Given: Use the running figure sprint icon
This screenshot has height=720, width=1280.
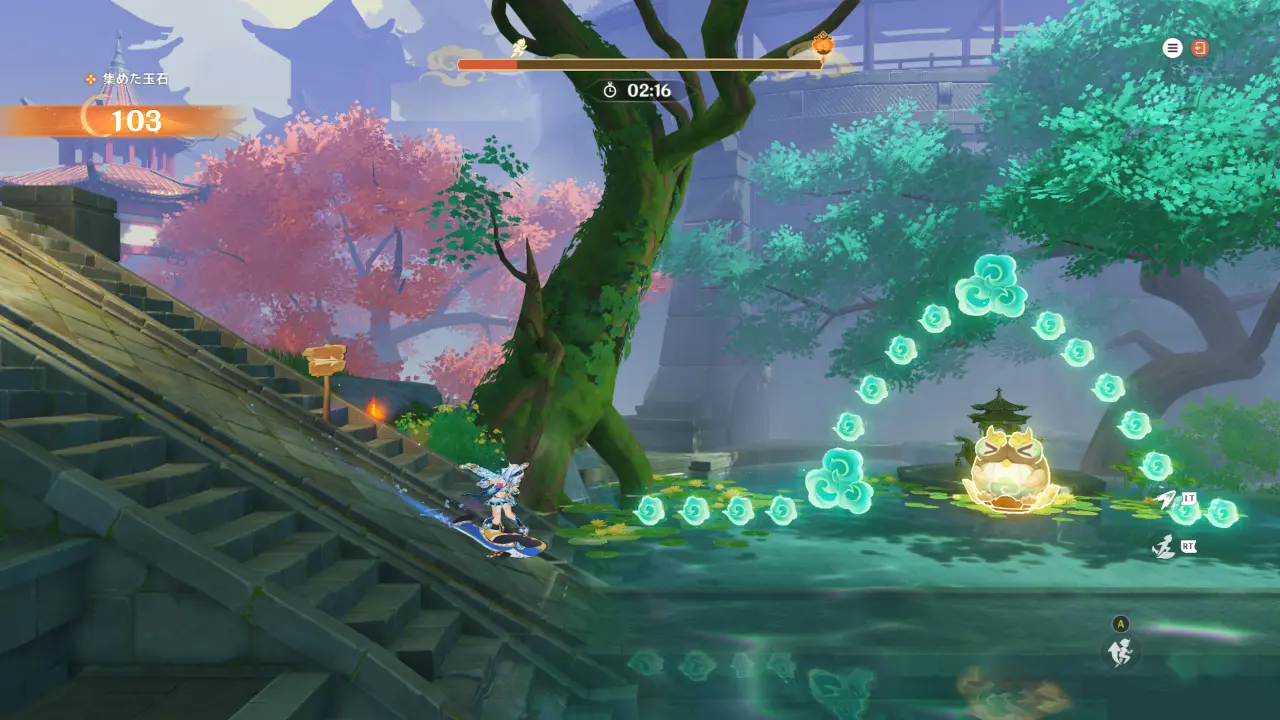Looking at the screenshot, I should point(1163,547).
